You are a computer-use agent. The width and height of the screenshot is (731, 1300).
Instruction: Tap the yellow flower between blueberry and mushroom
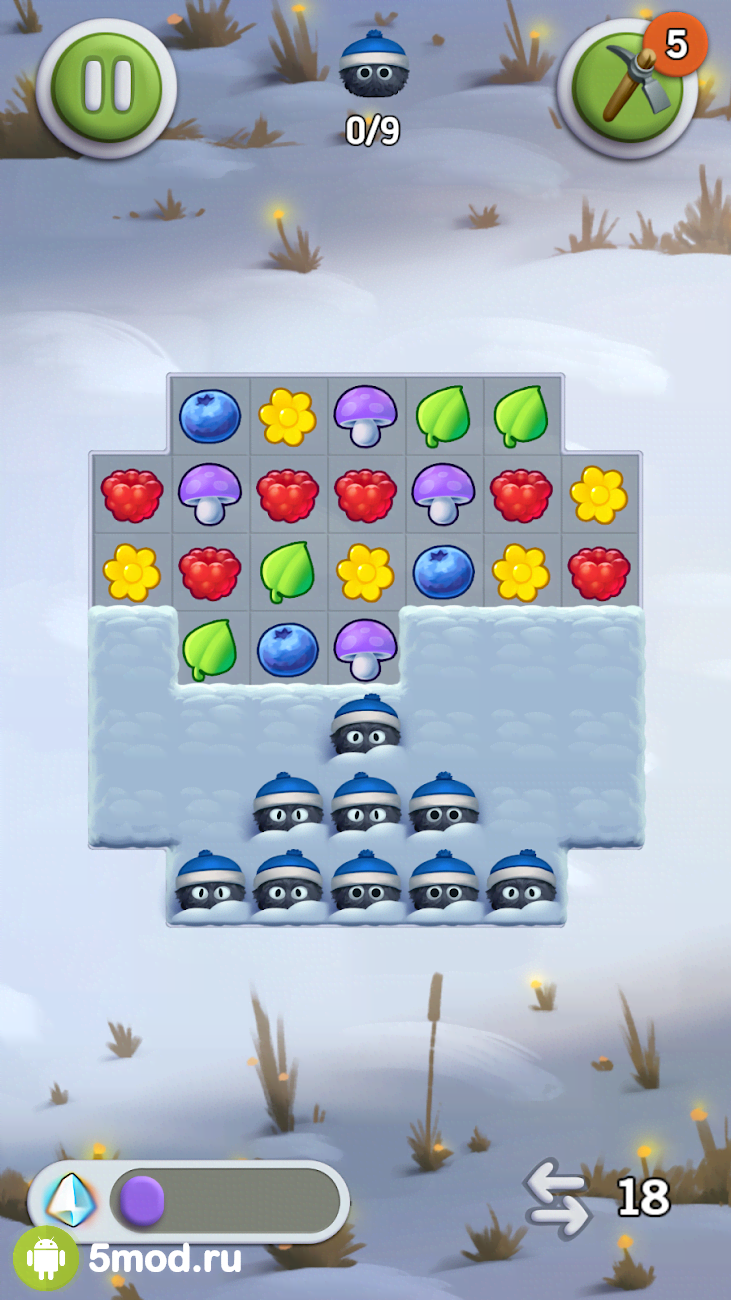coord(287,416)
